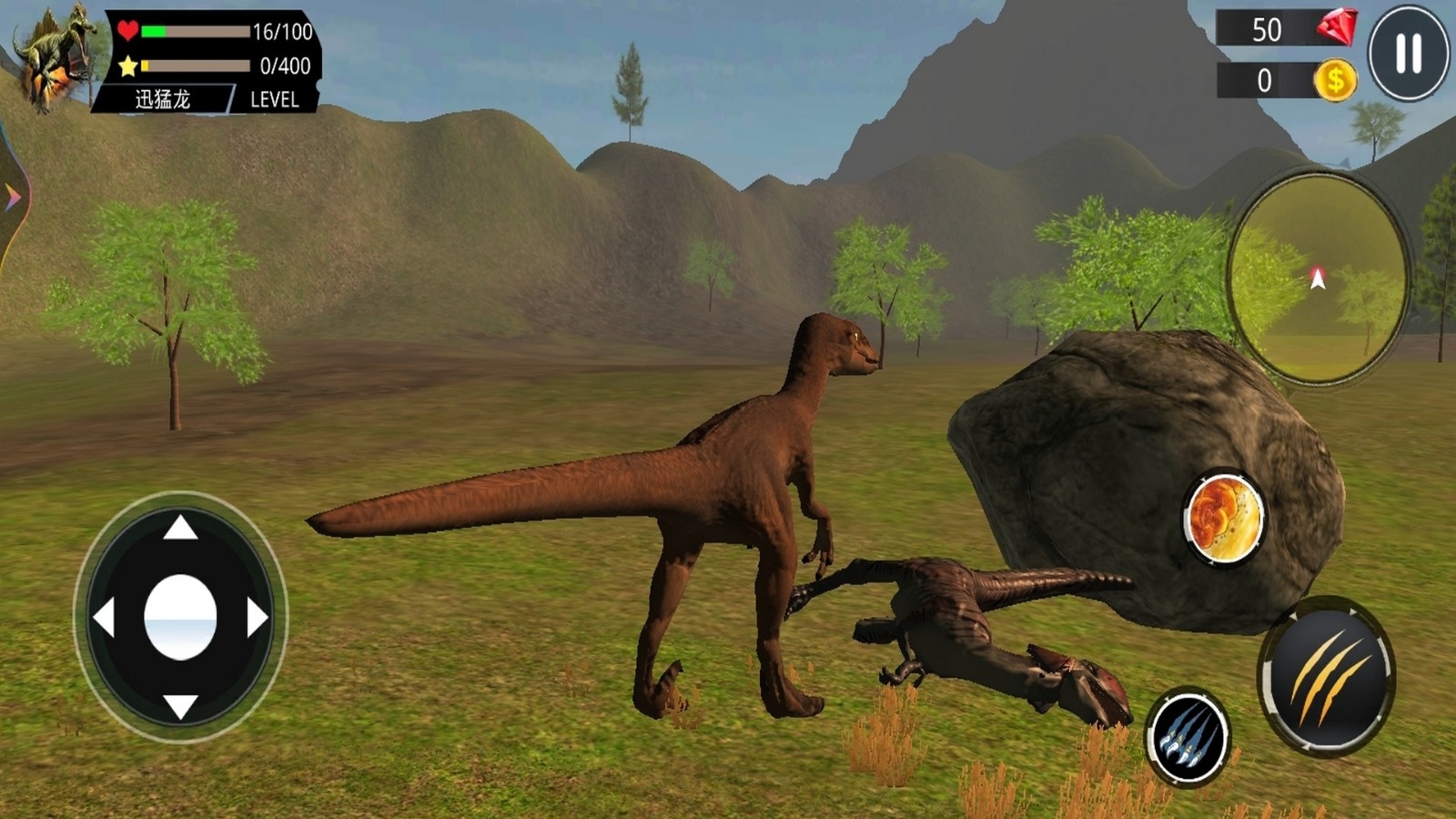The width and height of the screenshot is (1456, 819).
Task: Open the raptor character portrait
Action: (x=55, y=56)
